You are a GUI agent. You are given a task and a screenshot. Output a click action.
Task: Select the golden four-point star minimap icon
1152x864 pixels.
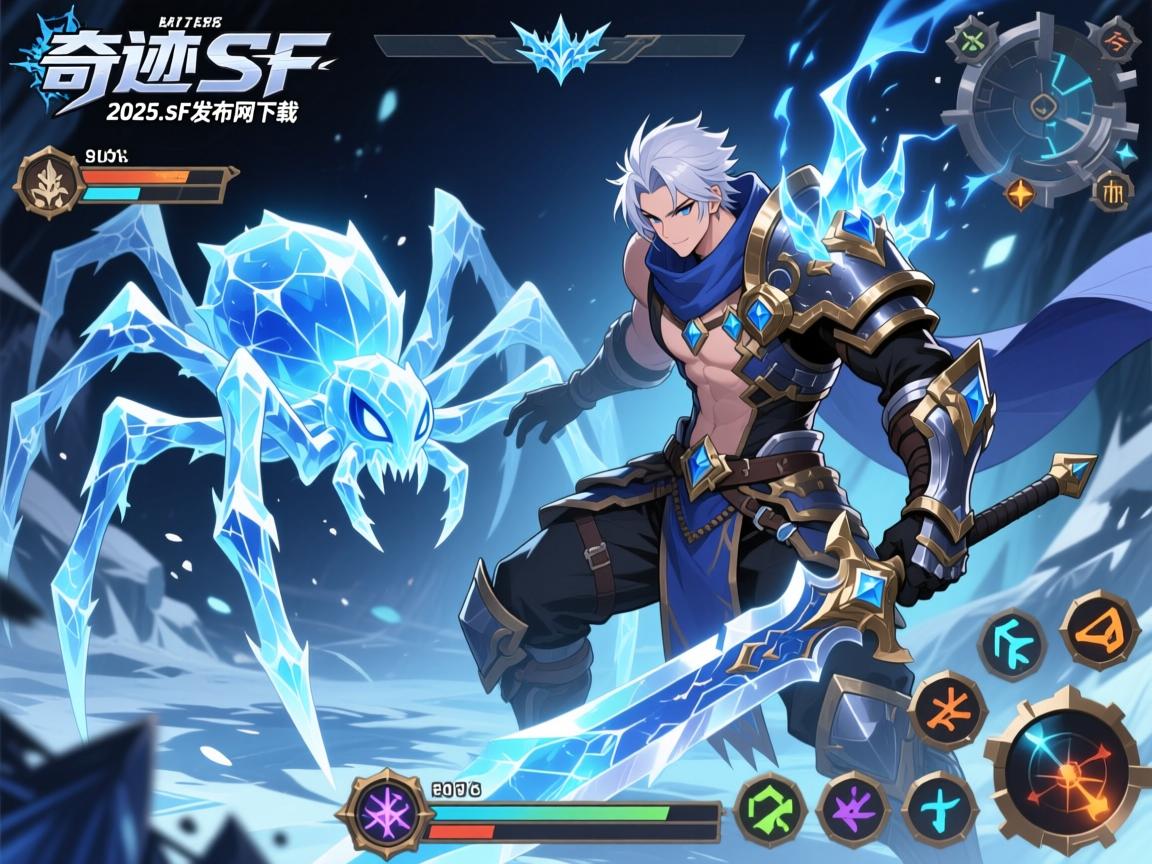pyautogui.click(x=1019, y=192)
